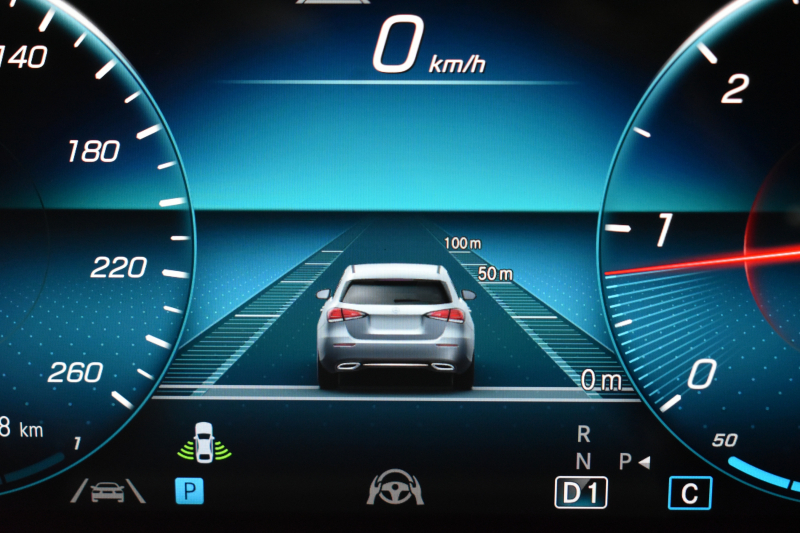Choose the C drive mode indicator
The width and height of the screenshot is (800, 533).
tap(690, 492)
